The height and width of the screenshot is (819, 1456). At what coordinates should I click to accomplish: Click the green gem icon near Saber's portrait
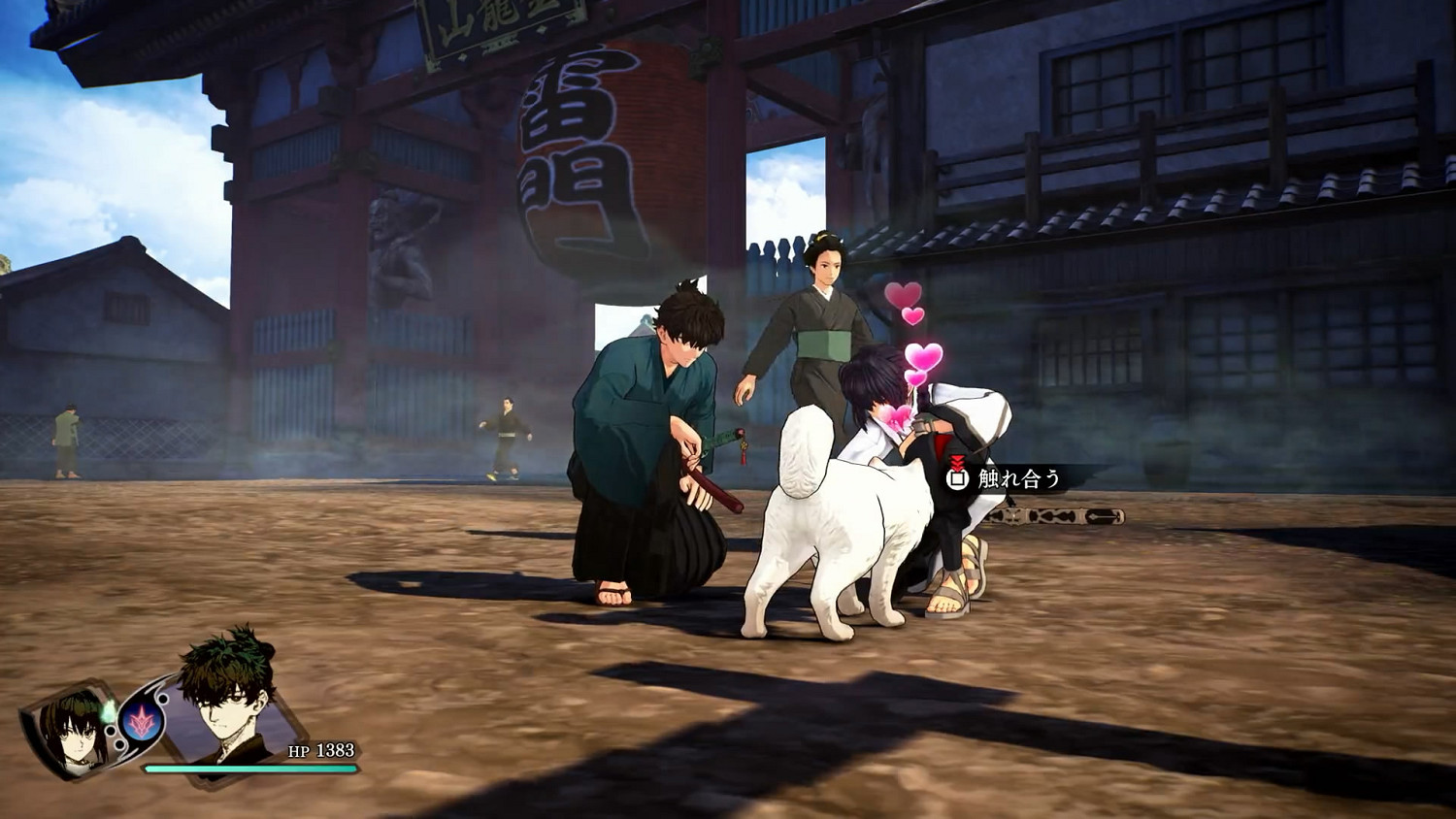[x=110, y=712]
